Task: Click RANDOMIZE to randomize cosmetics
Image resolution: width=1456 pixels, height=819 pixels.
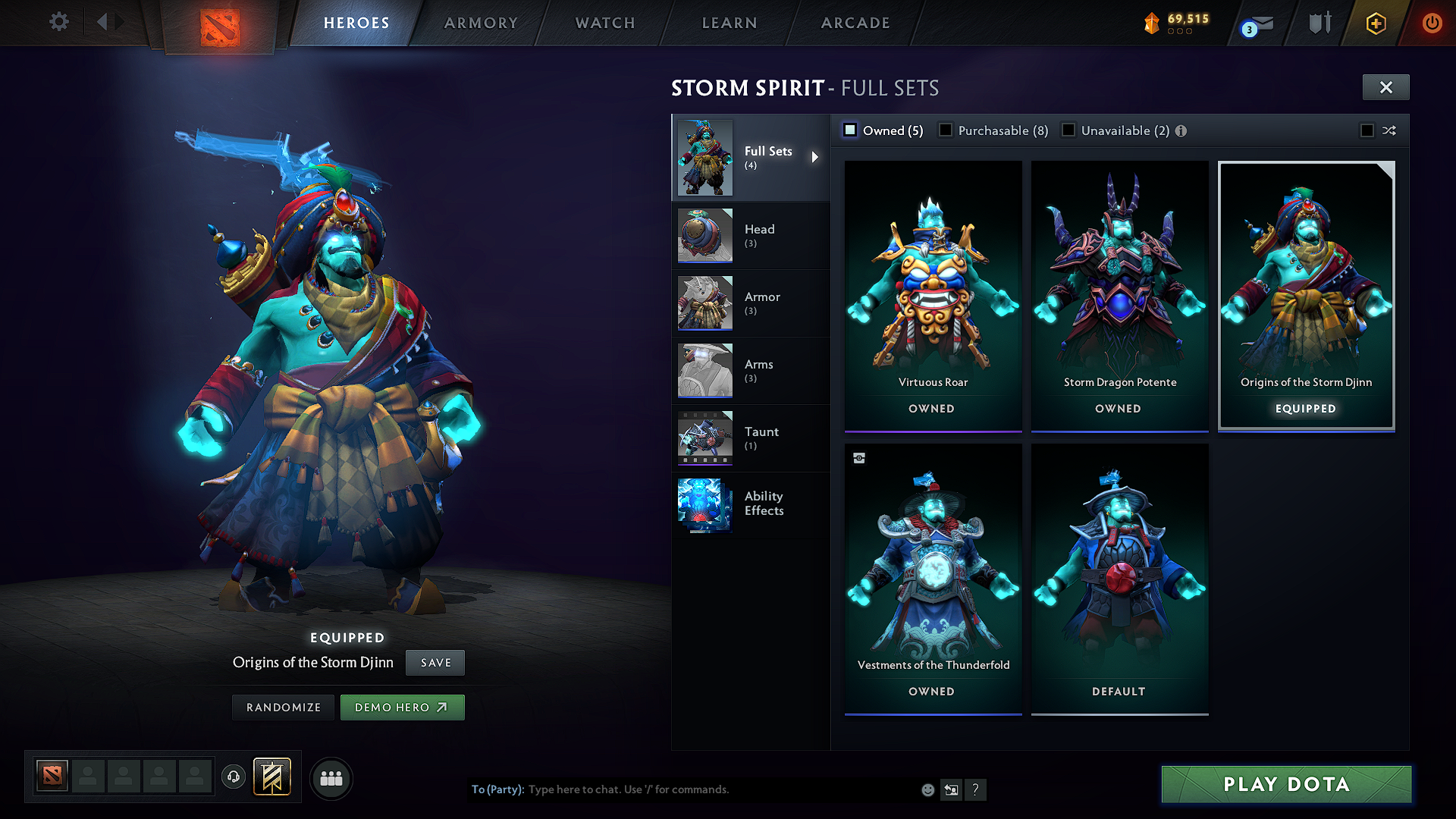Action: click(x=282, y=707)
